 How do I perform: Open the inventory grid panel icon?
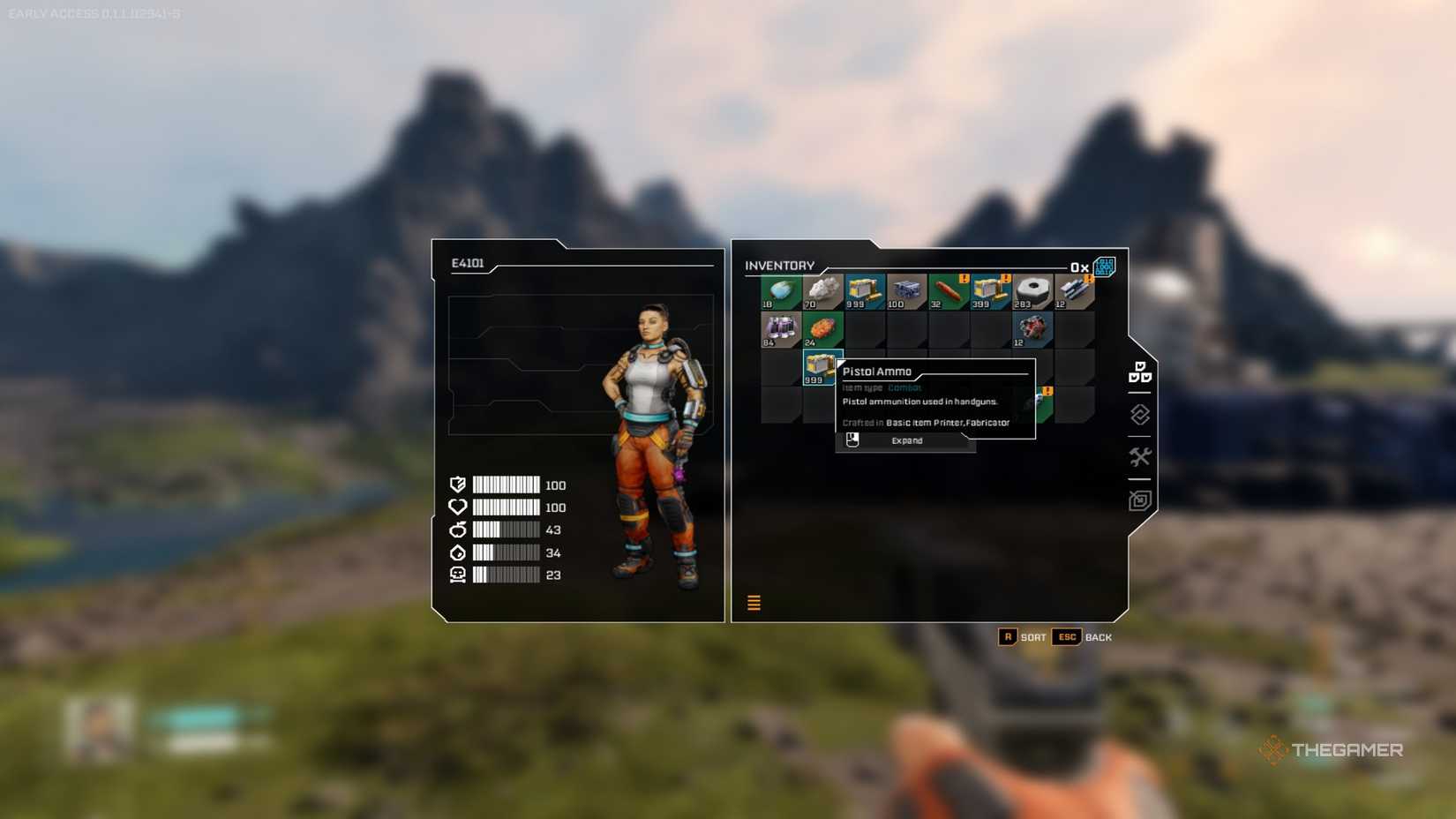1139,374
